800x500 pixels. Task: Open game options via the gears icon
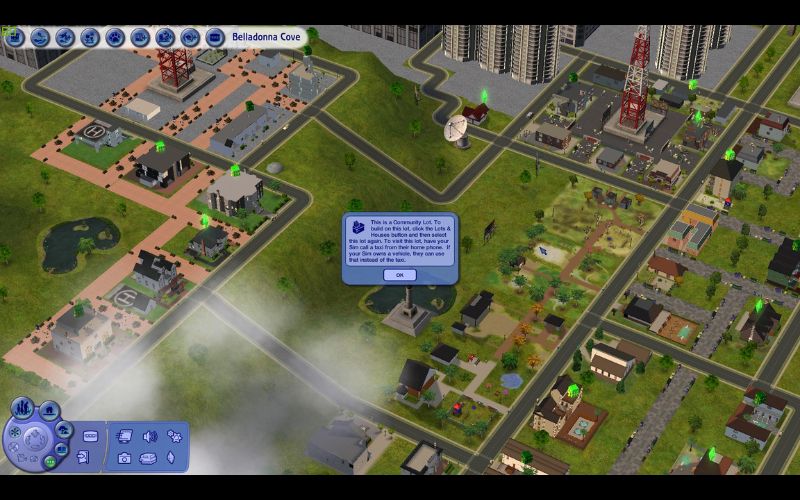(174, 436)
